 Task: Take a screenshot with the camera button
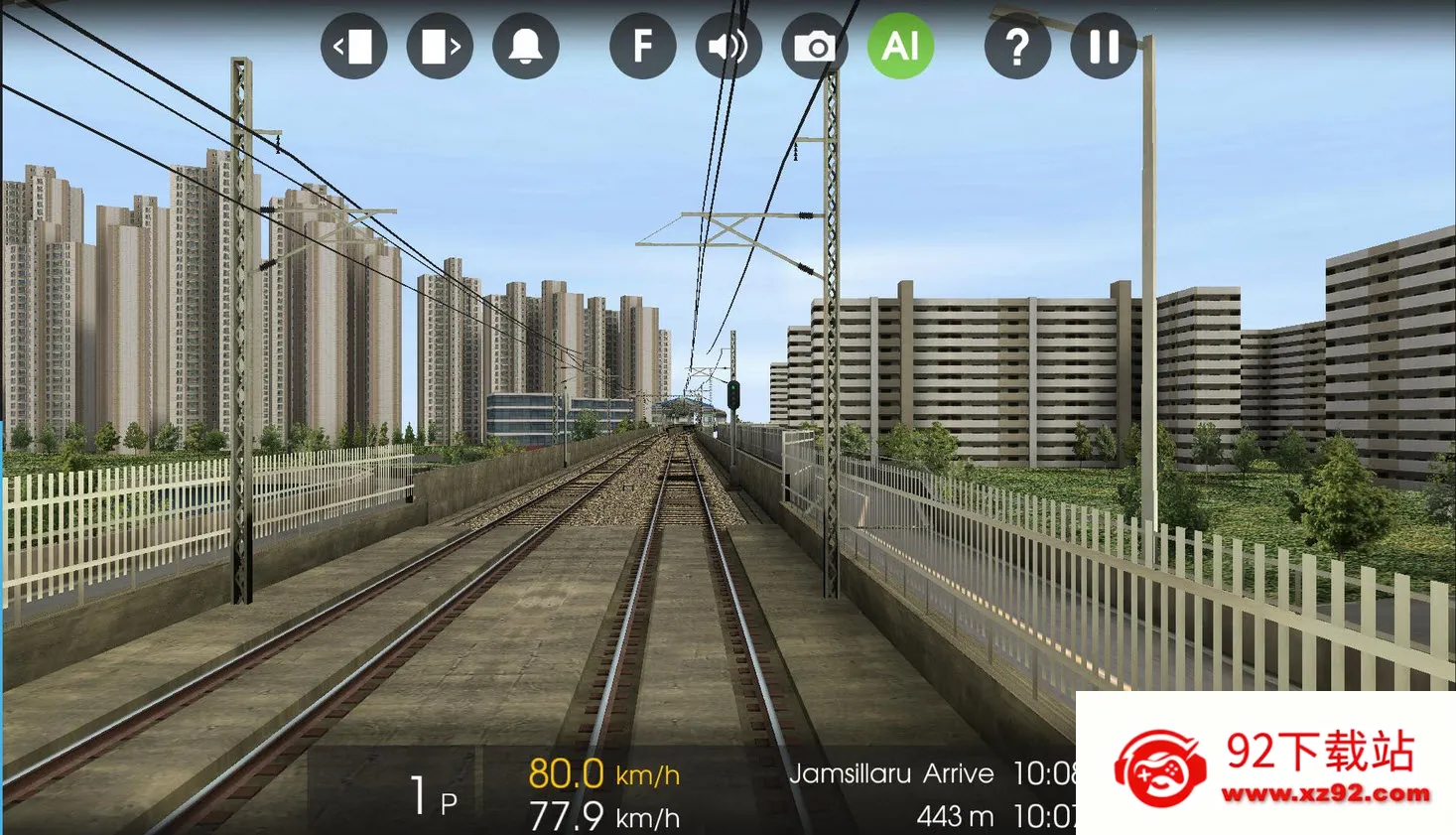[815, 46]
